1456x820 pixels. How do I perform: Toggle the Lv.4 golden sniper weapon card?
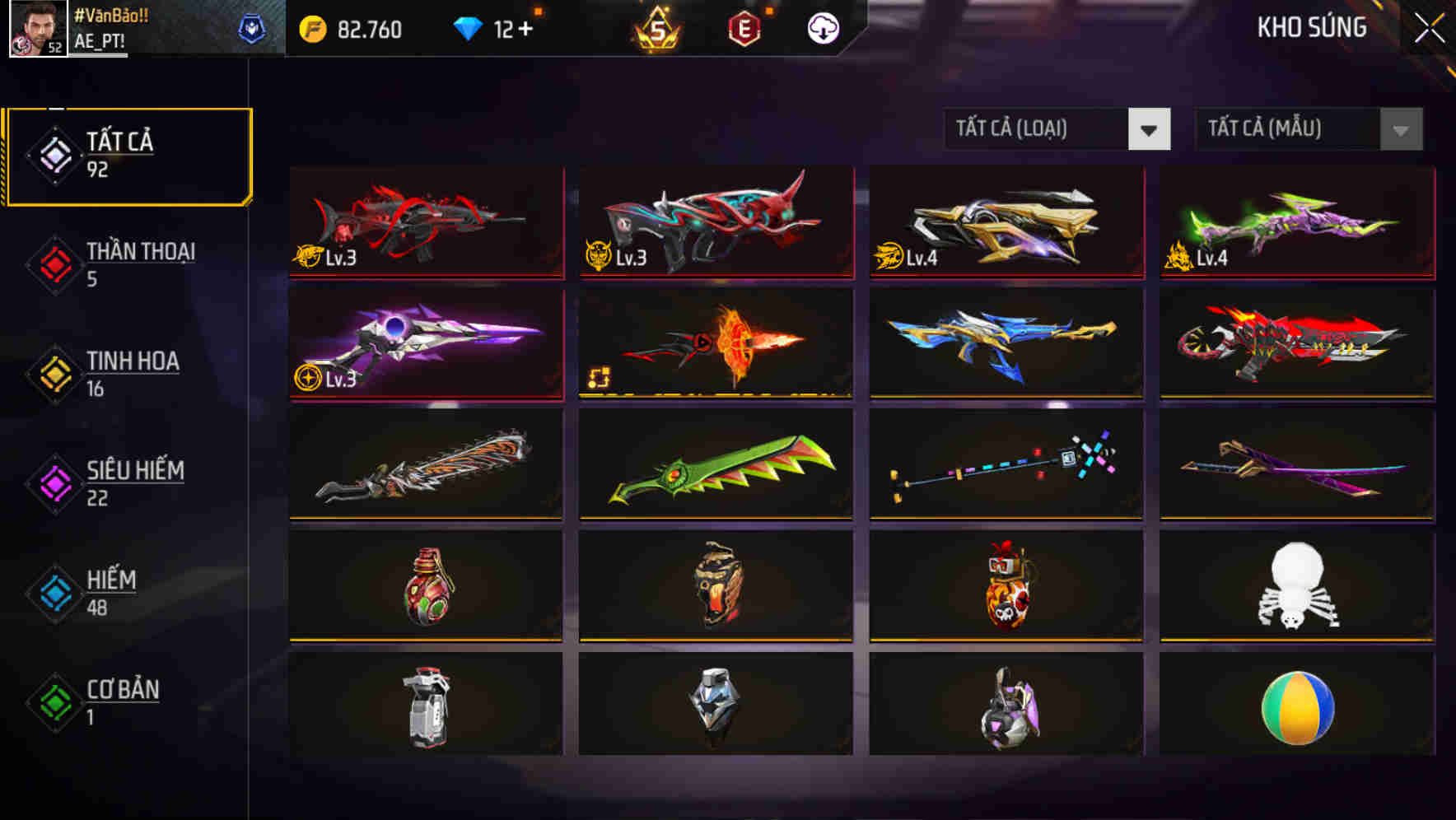(x=1006, y=224)
